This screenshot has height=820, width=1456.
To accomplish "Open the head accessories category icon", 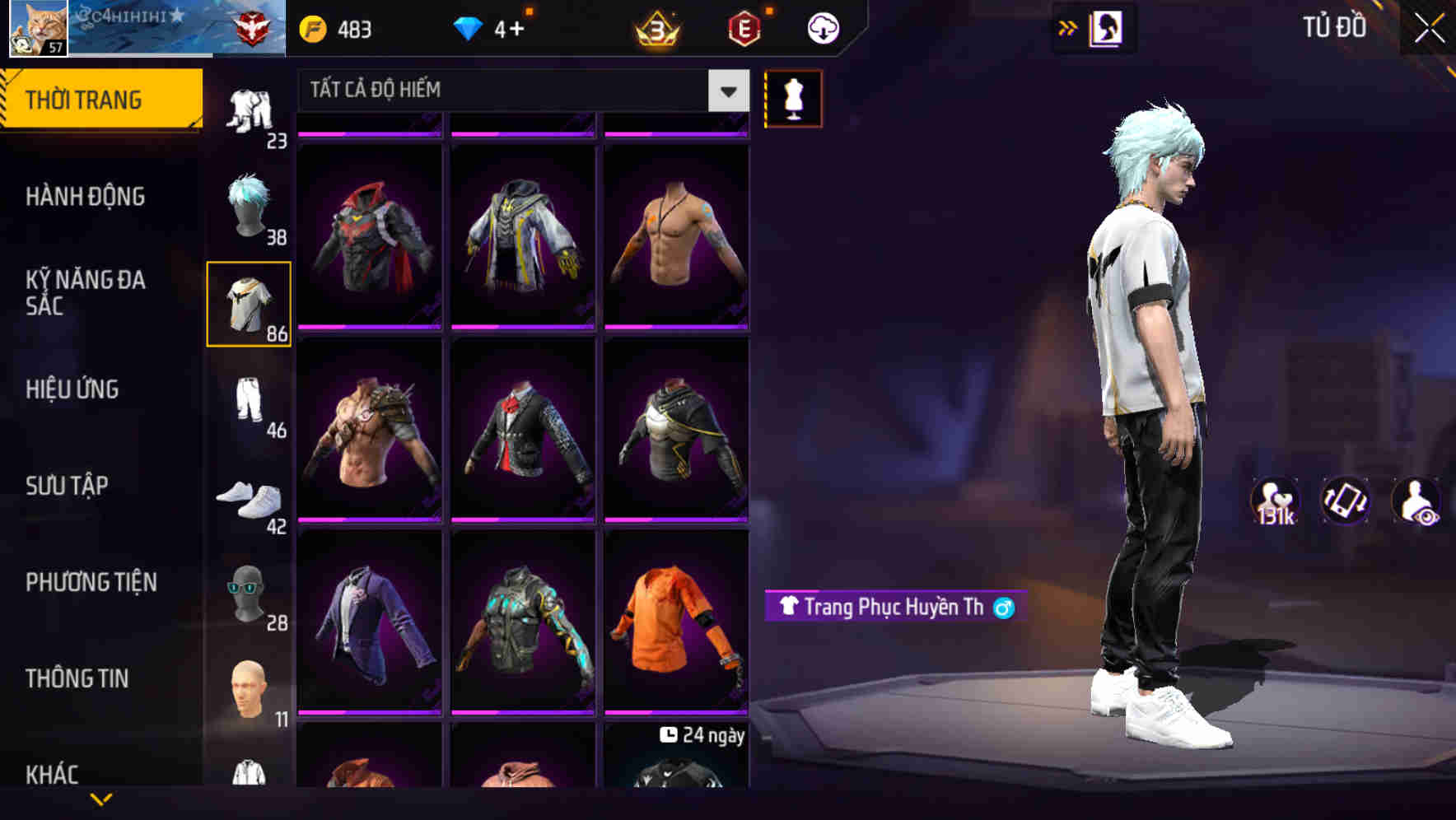I will (x=249, y=593).
